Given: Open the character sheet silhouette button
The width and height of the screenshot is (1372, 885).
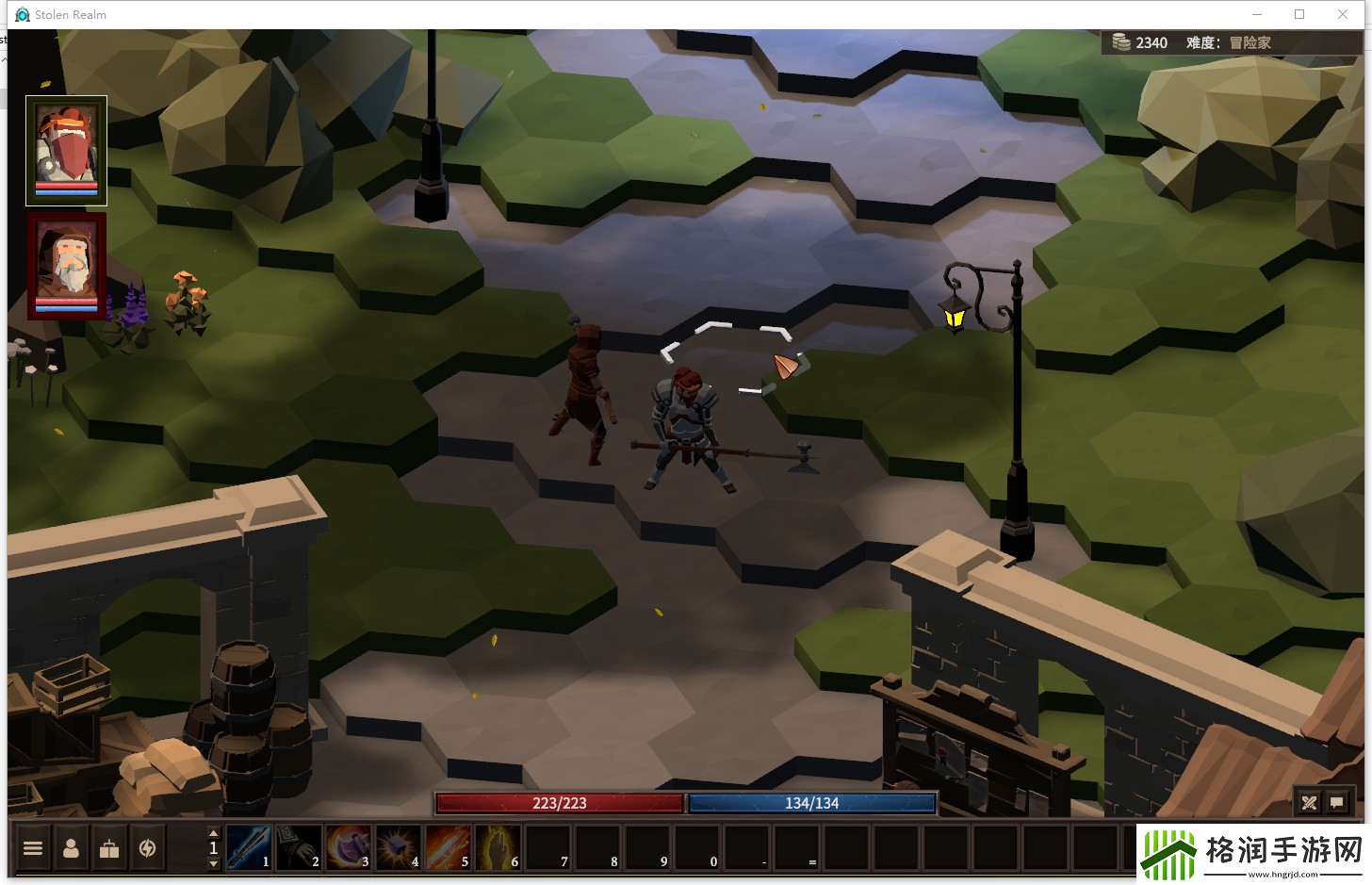Looking at the screenshot, I should point(71,848).
